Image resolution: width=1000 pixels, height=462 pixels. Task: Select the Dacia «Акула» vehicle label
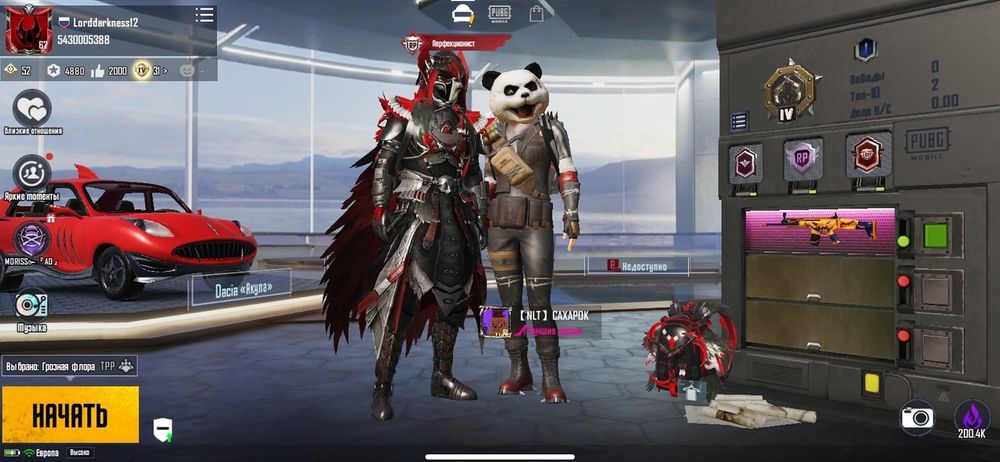[240, 287]
